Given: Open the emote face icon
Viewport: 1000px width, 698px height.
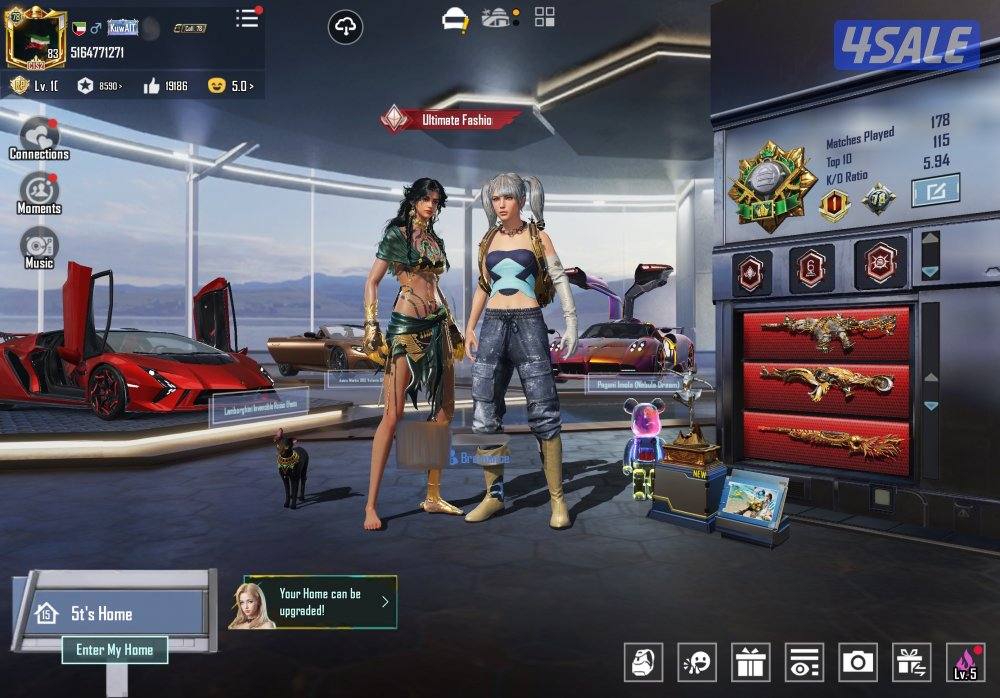Looking at the screenshot, I should coord(696,662).
